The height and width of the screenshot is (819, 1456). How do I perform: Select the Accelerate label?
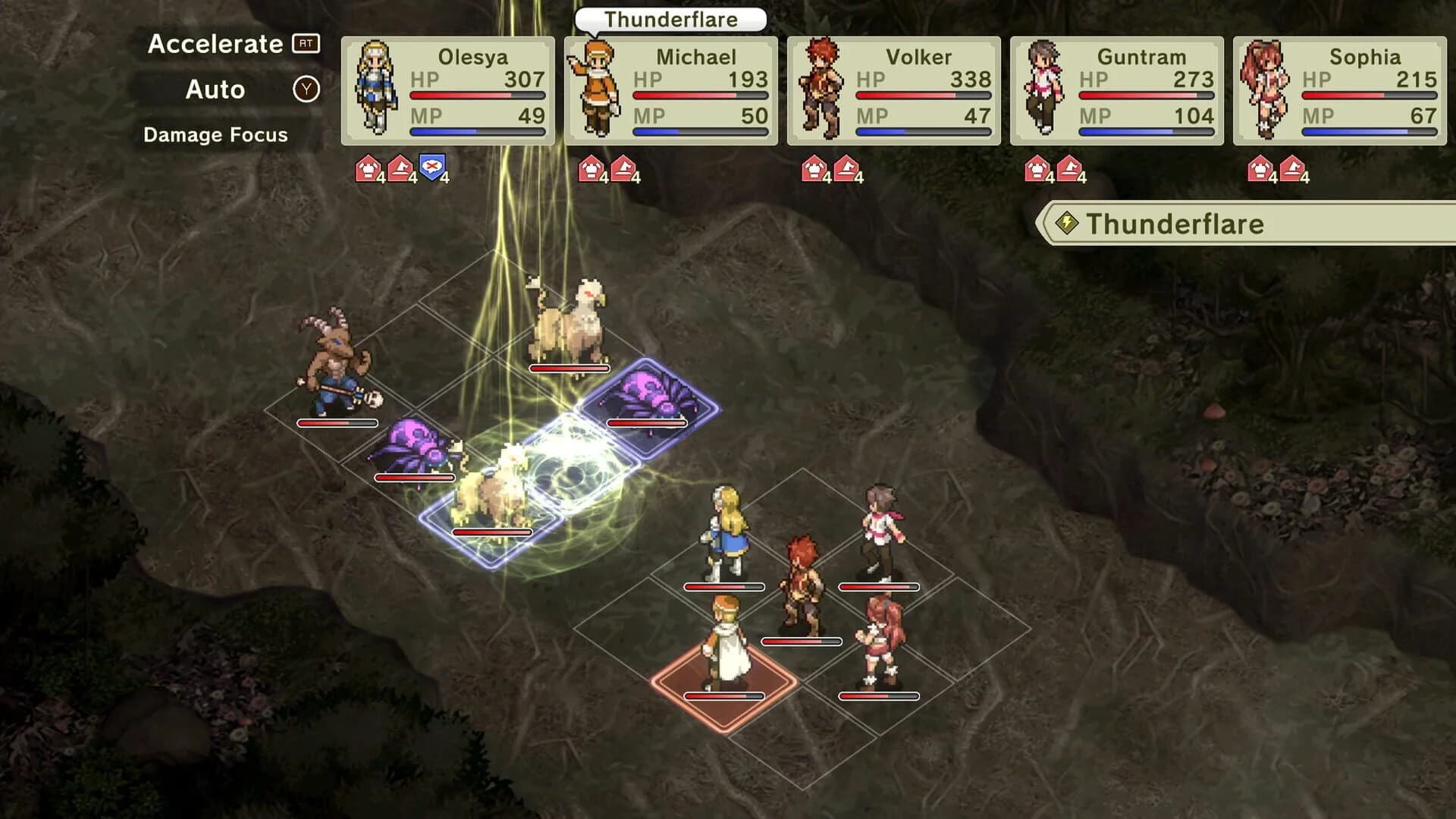click(215, 44)
